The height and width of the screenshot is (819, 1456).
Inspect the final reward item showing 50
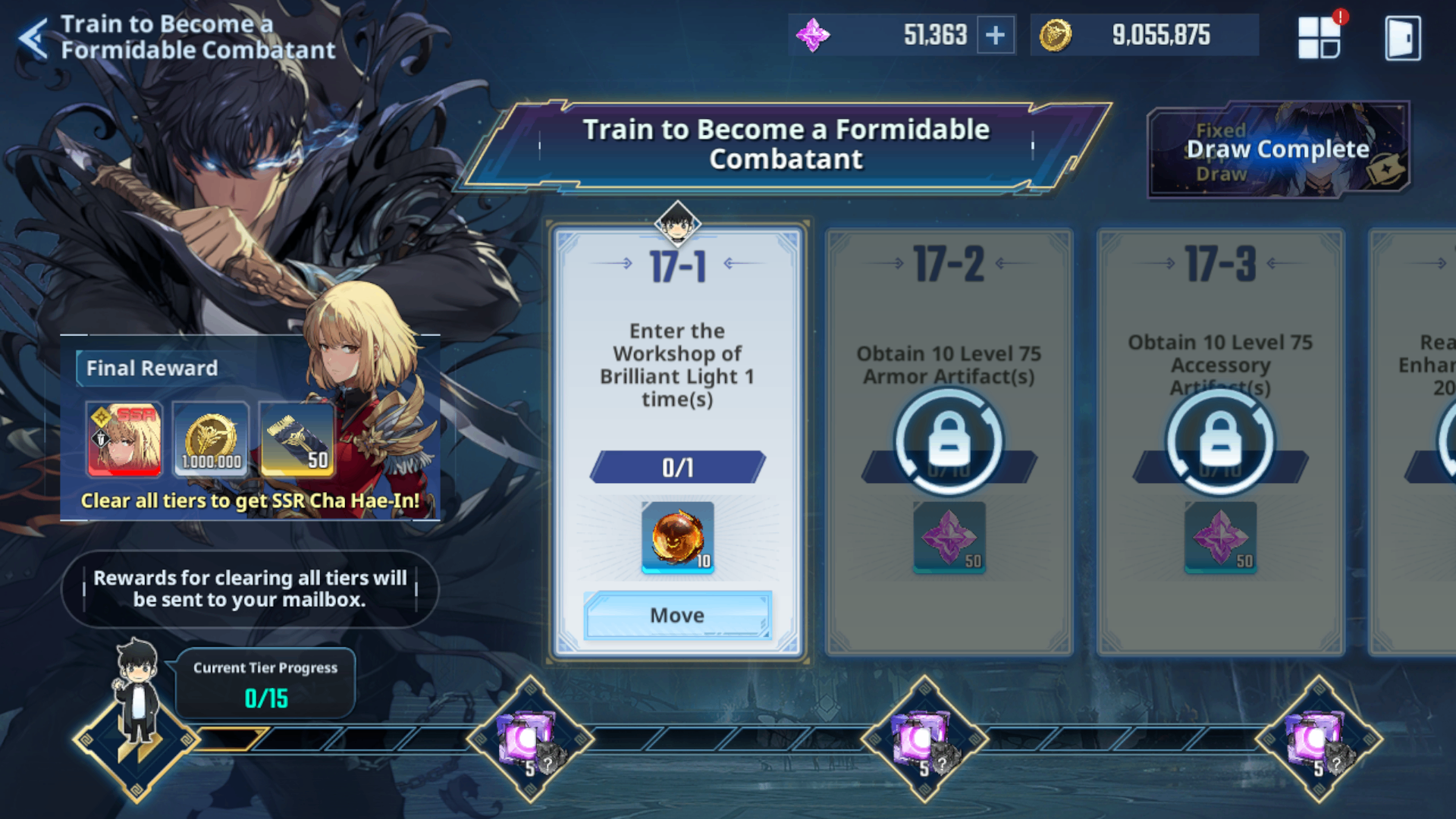tap(297, 439)
